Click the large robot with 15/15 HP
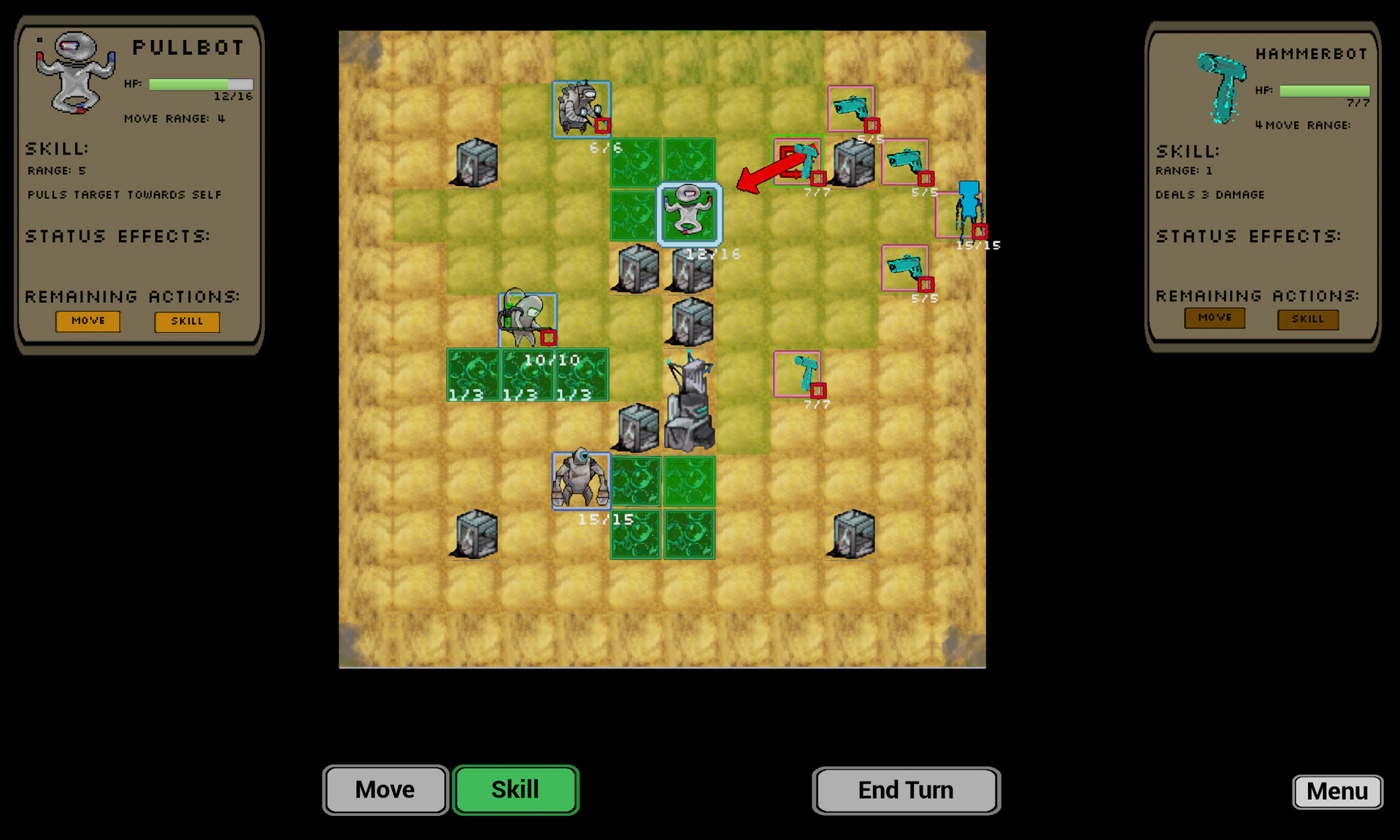The image size is (1400, 840). click(x=581, y=478)
